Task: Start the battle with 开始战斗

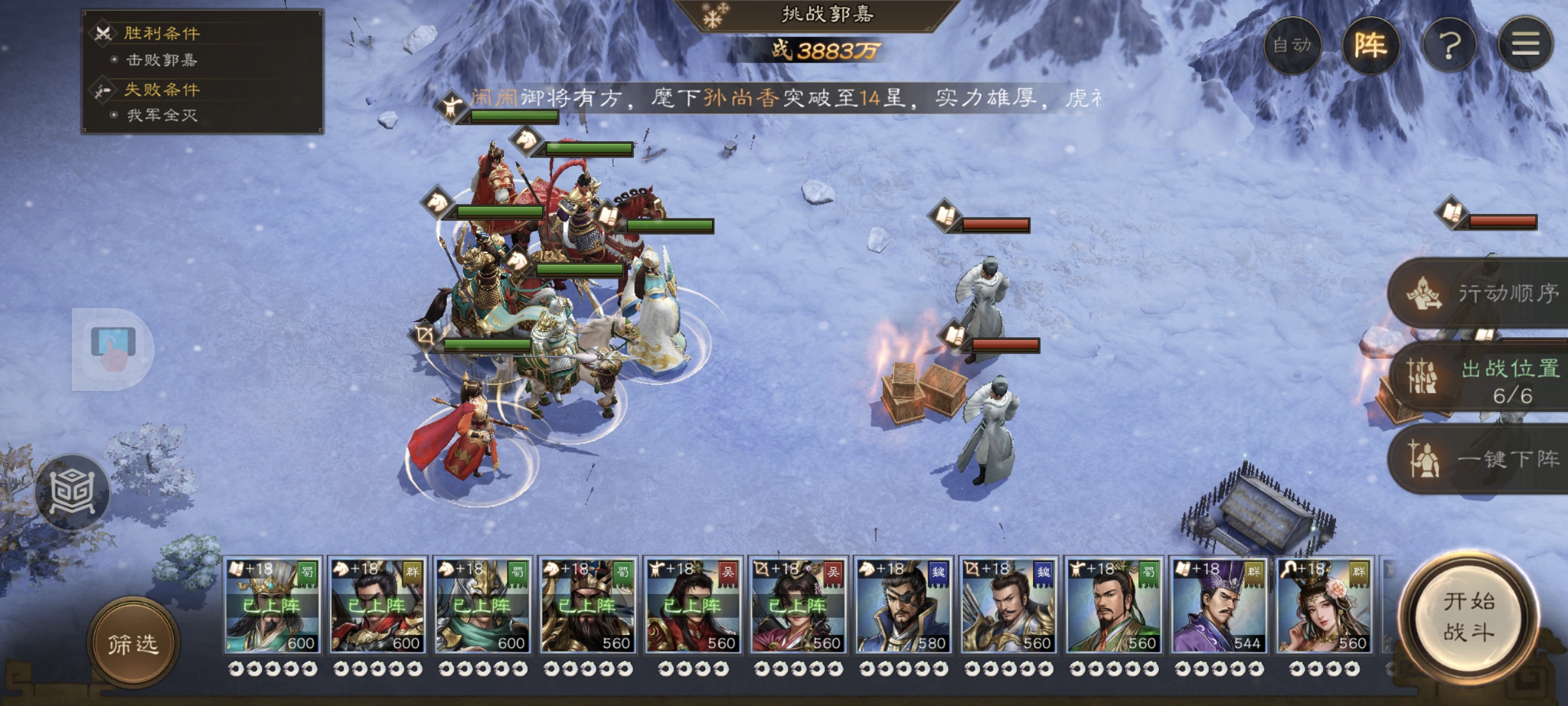Action: pos(1469,616)
